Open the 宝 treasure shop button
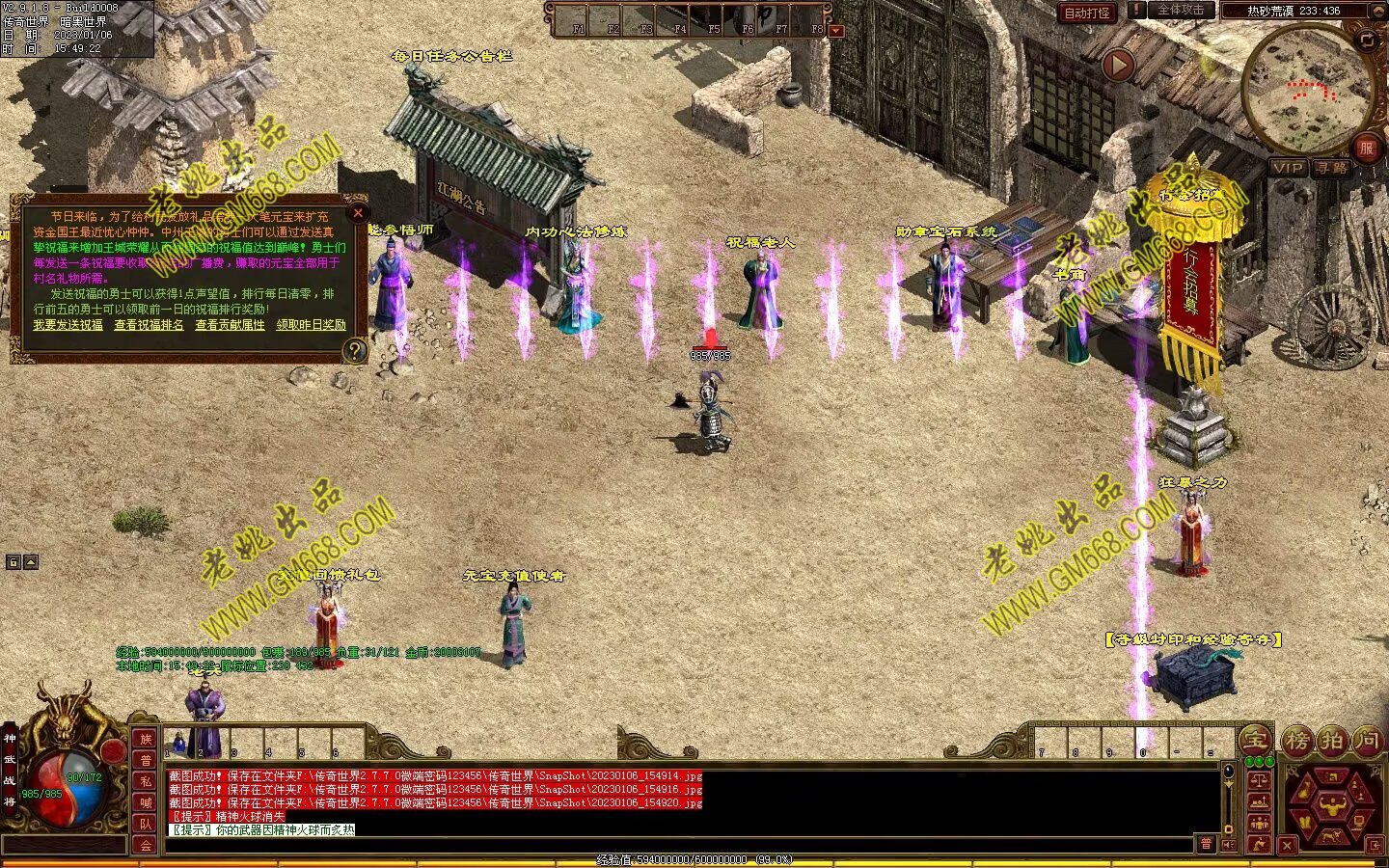 tap(1255, 741)
